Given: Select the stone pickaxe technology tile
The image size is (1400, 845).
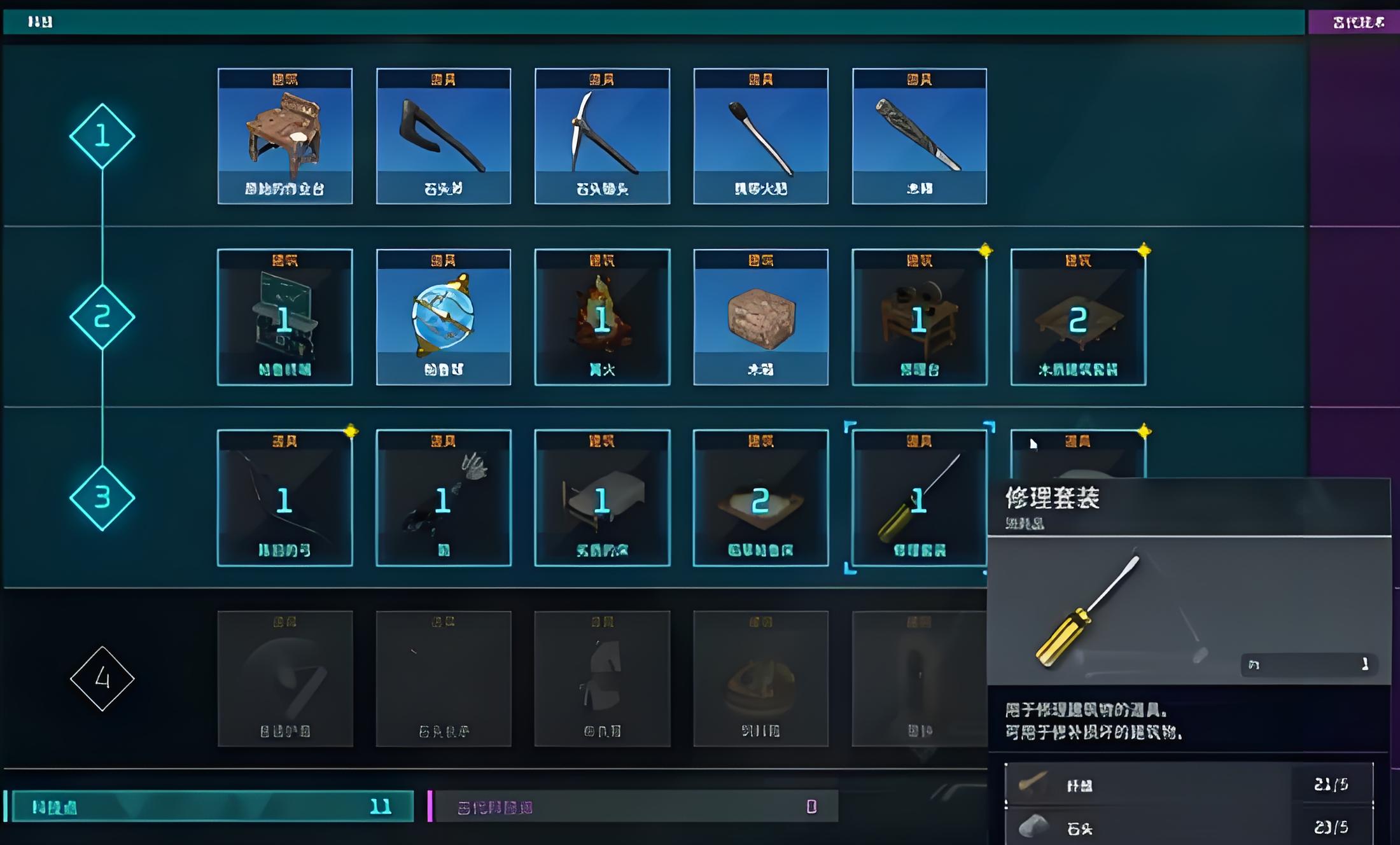Looking at the screenshot, I should coord(602,136).
